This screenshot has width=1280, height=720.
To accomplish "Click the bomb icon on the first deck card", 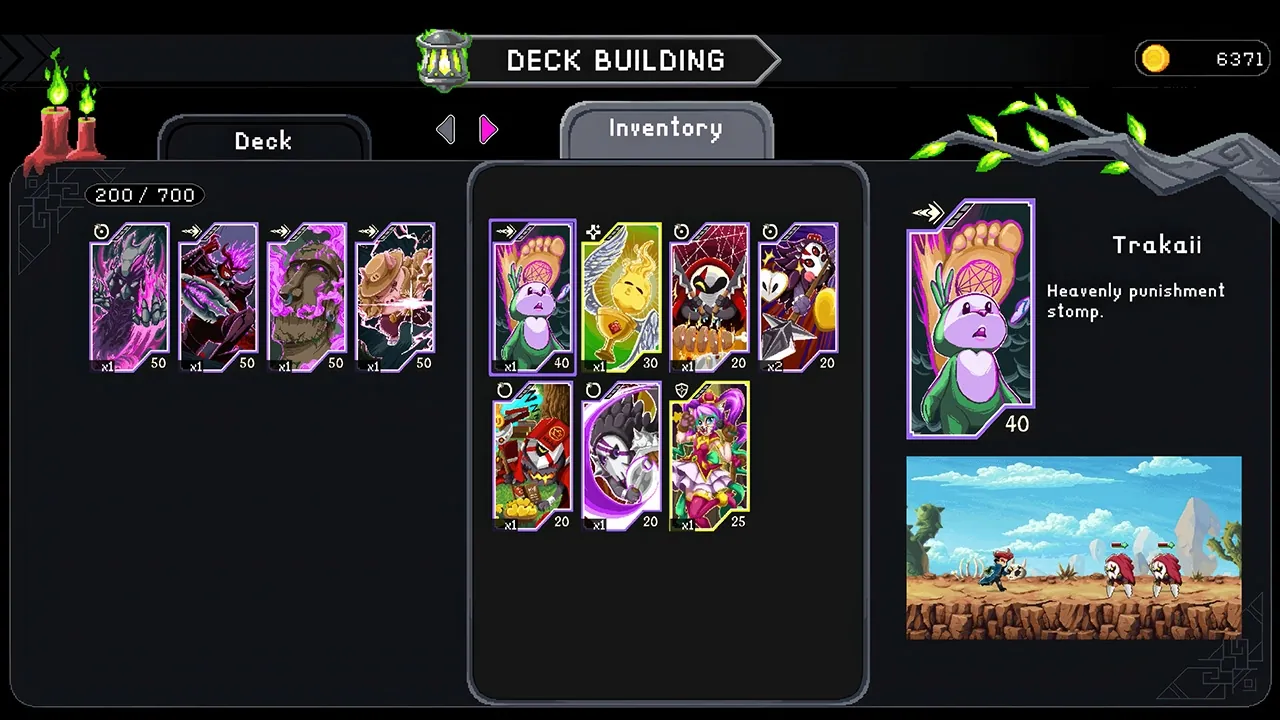I will [101, 231].
